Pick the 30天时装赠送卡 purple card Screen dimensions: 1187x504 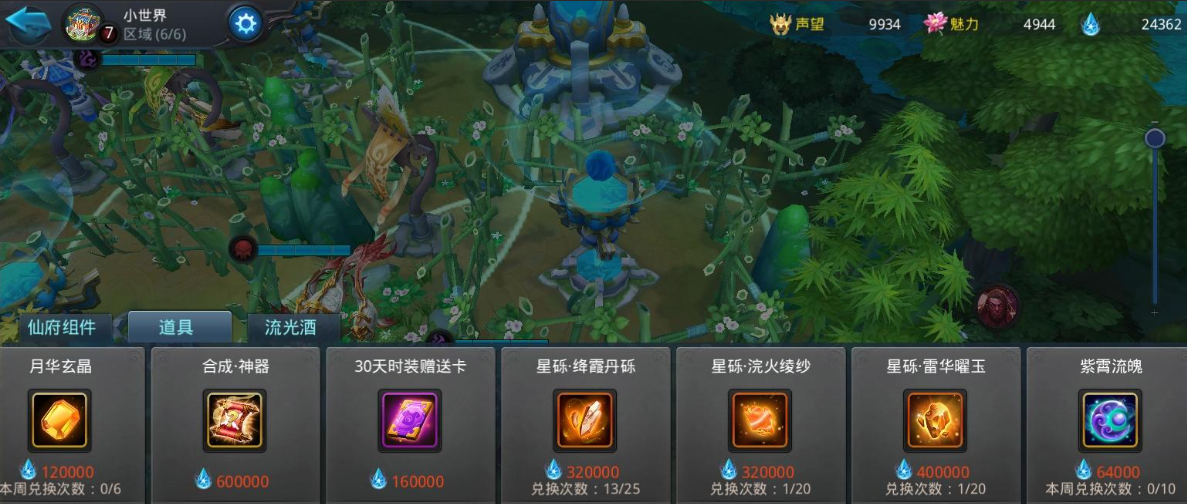tap(410, 420)
